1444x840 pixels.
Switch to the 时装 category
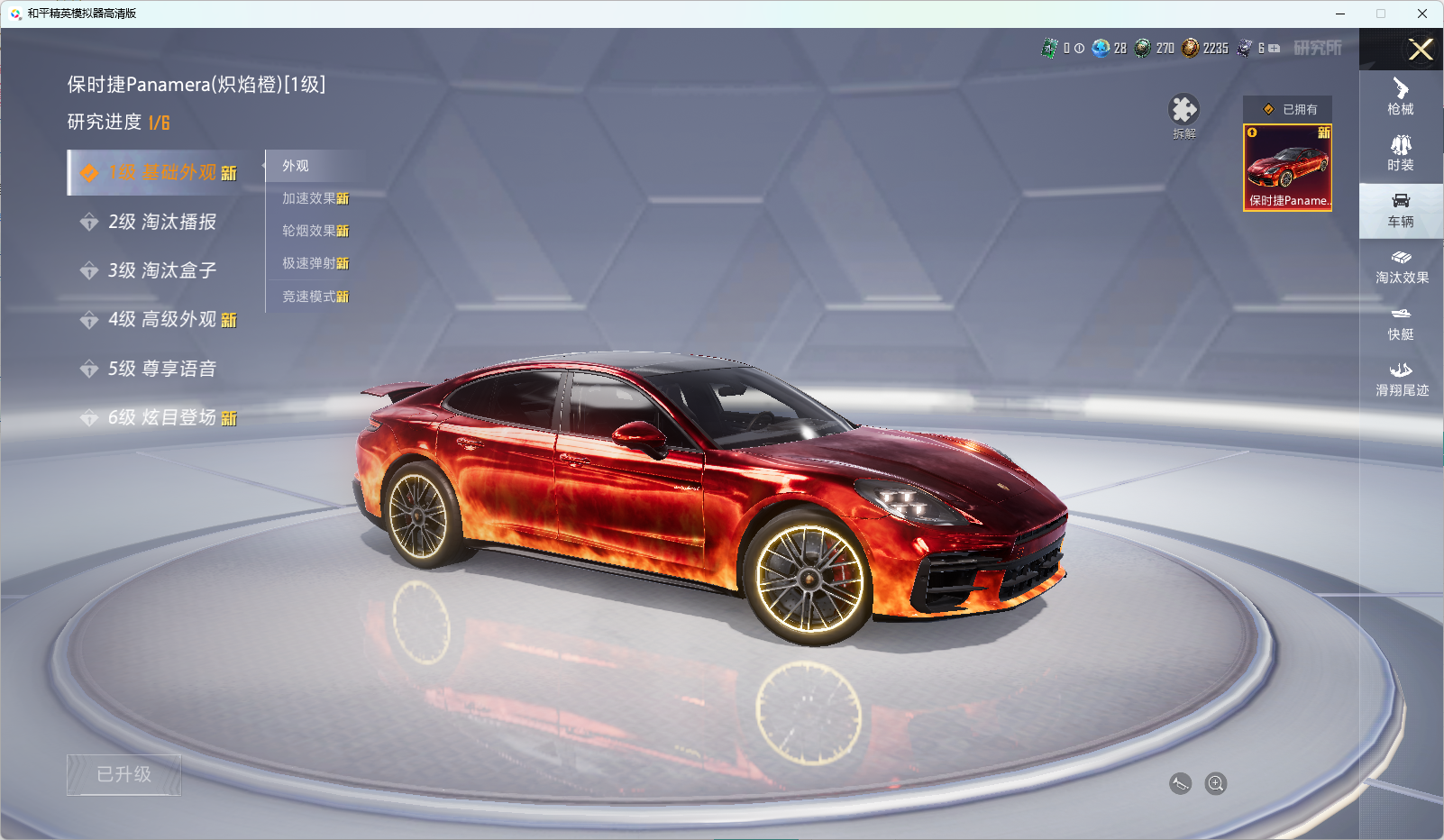point(1401,153)
